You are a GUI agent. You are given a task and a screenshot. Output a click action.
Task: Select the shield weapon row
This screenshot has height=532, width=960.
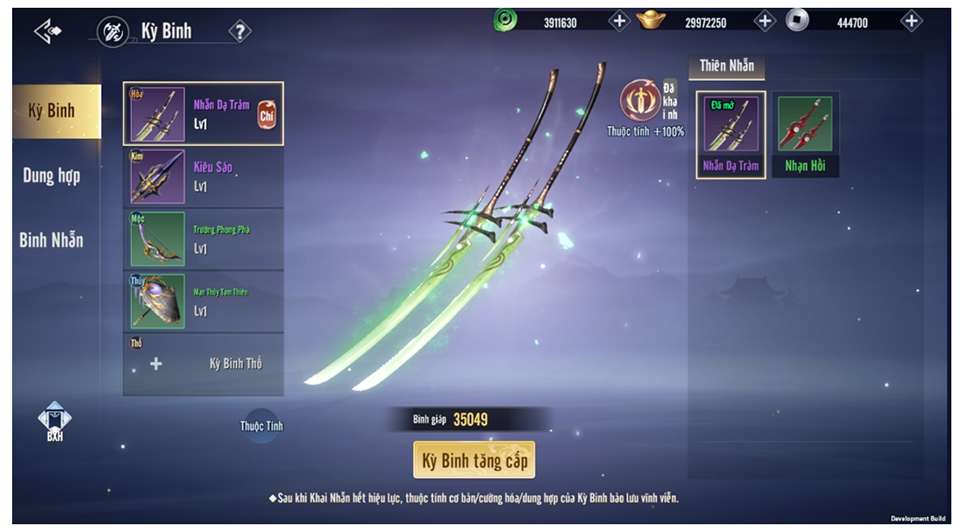click(203, 300)
